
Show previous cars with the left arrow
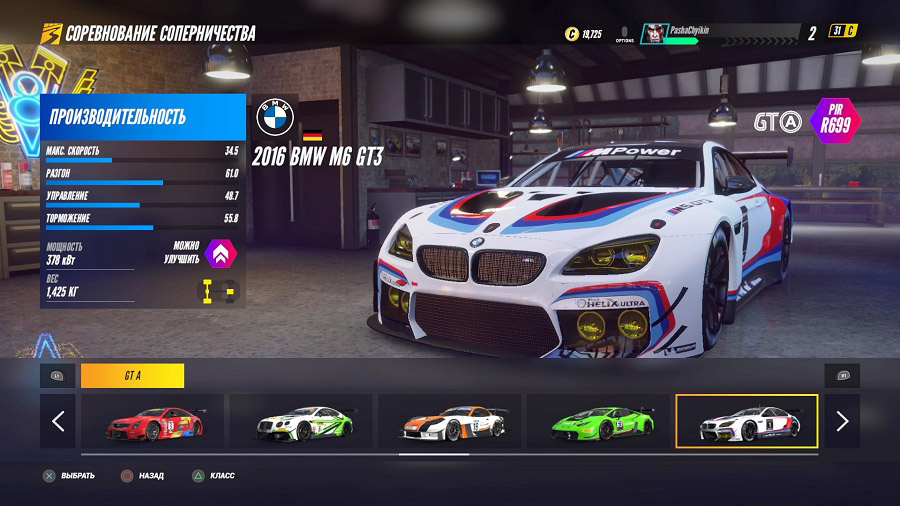point(57,421)
